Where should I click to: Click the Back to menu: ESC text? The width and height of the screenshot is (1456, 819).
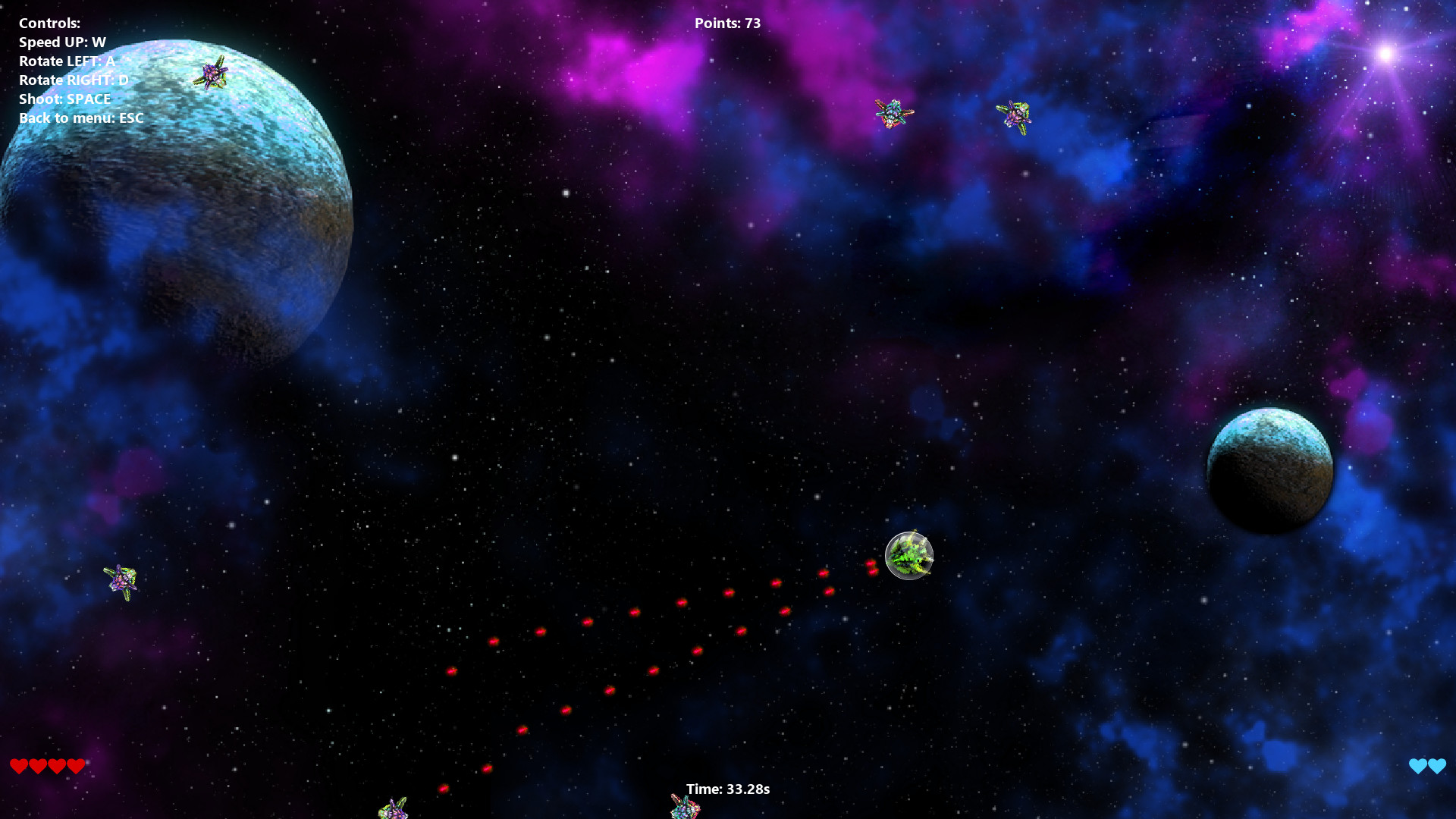click(x=81, y=118)
